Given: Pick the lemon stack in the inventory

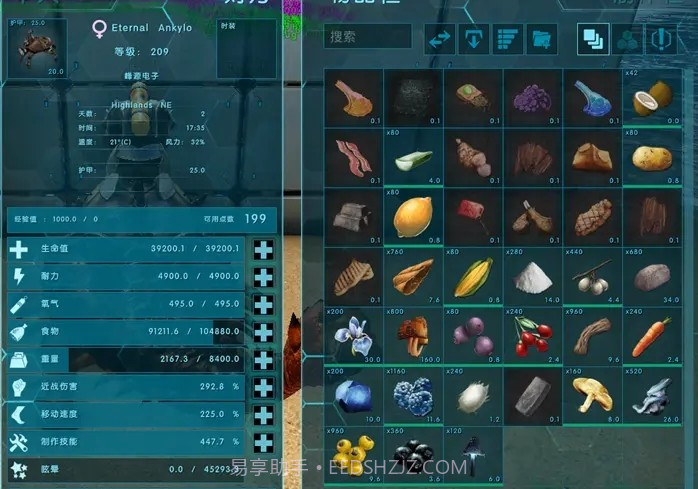Looking at the screenshot, I should pos(412,217).
